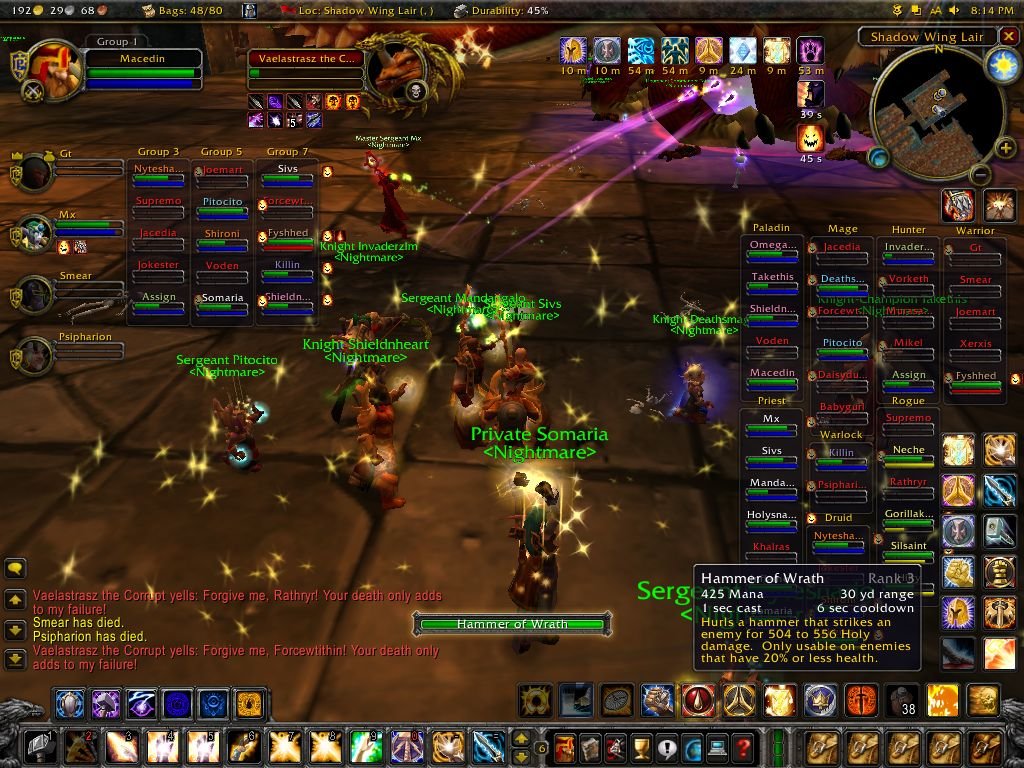1024x768 pixels.
Task: Activate the glowing green action slot 9
Action: (365, 746)
